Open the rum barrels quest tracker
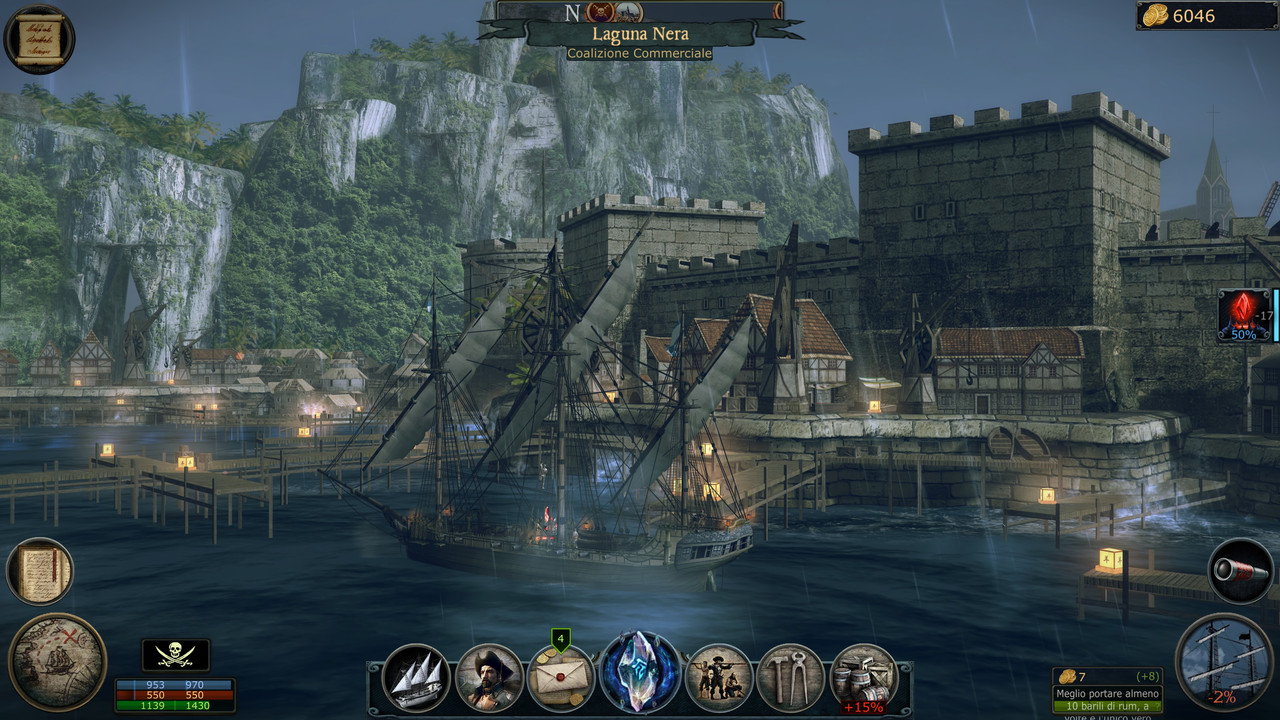The image size is (1280, 720). 1107,692
